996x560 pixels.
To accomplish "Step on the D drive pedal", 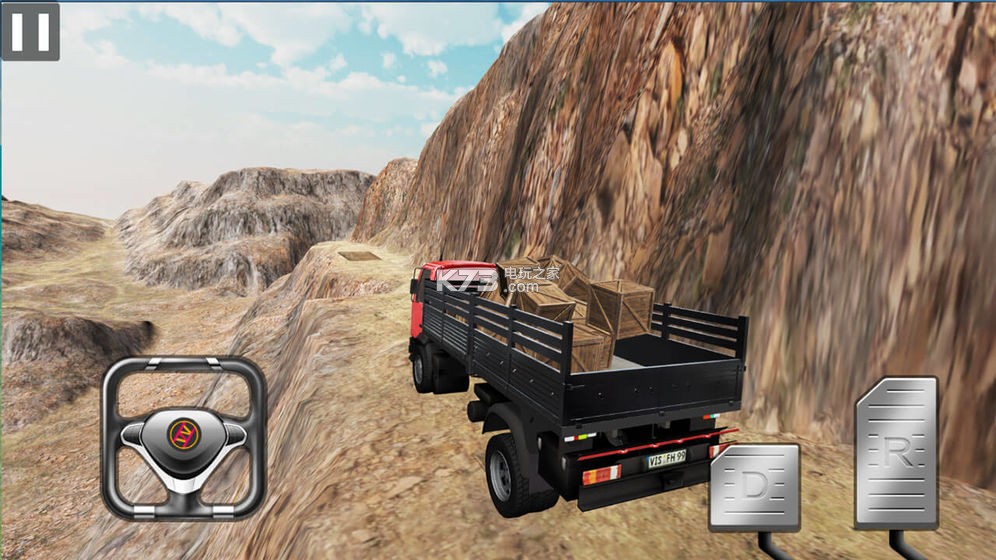I will (x=755, y=487).
